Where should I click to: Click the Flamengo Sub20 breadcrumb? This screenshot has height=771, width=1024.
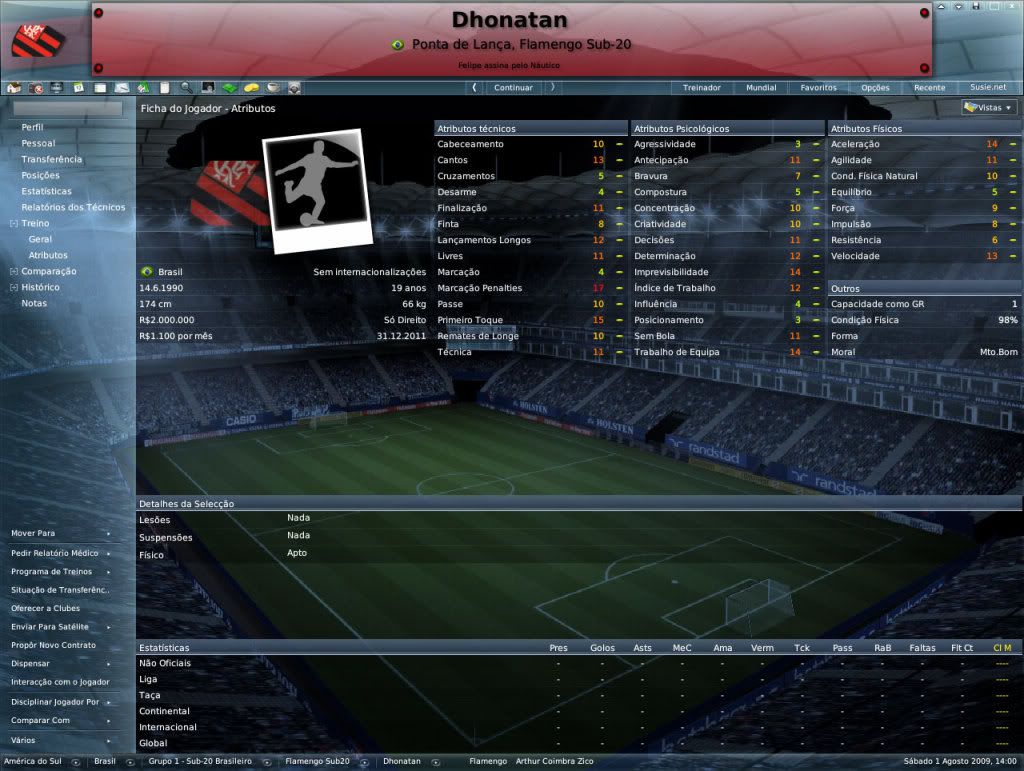[x=317, y=762]
